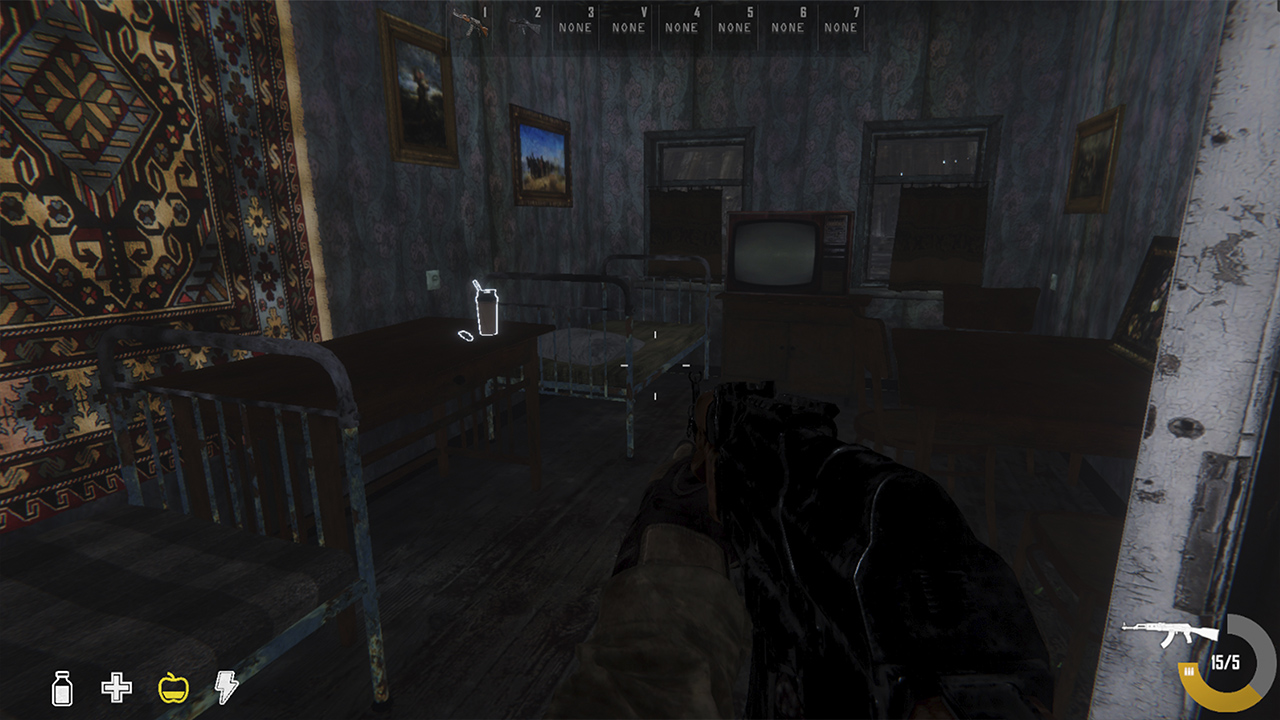Use the medkit cross quick-slot icon

click(116, 688)
